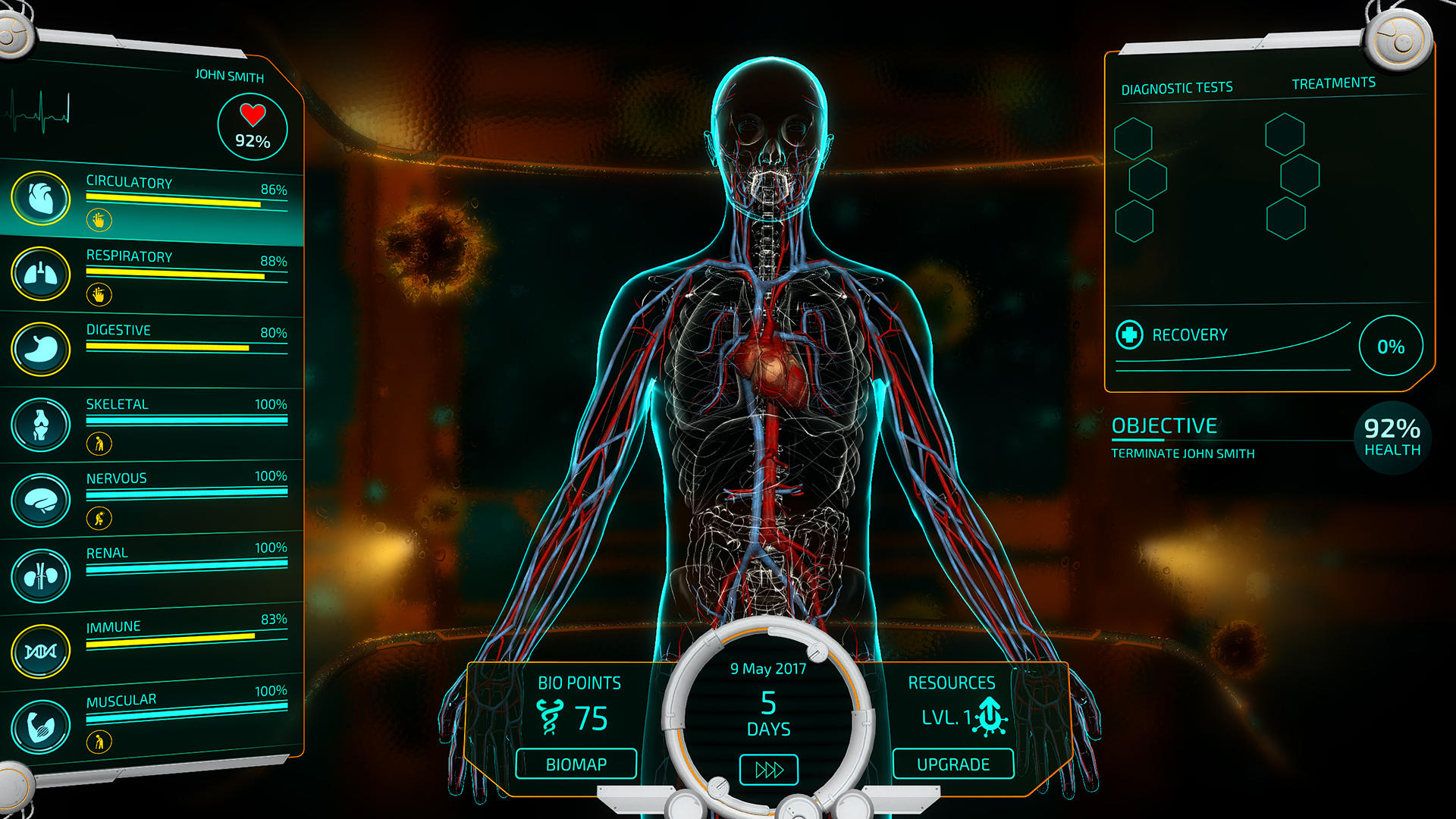The width and height of the screenshot is (1456, 819).
Task: Click the fast-forward days control
Action: coord(767,768)
